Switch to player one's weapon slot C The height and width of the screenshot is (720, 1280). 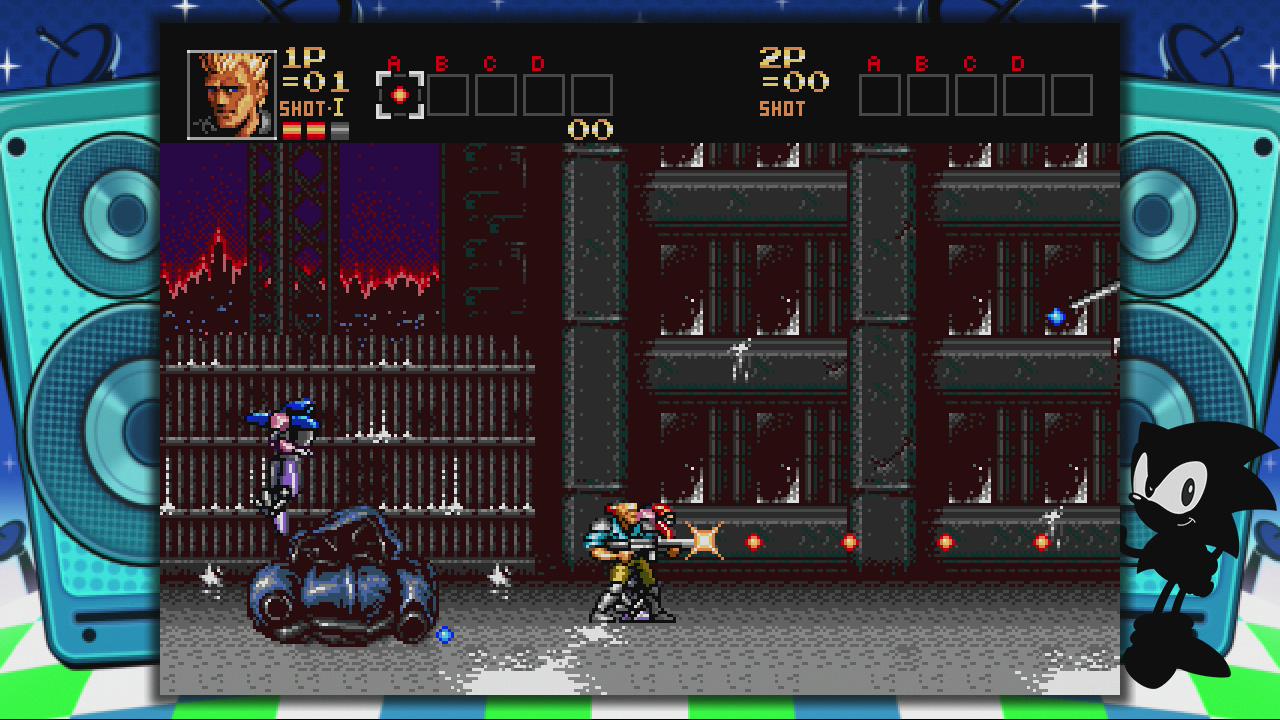496,95
